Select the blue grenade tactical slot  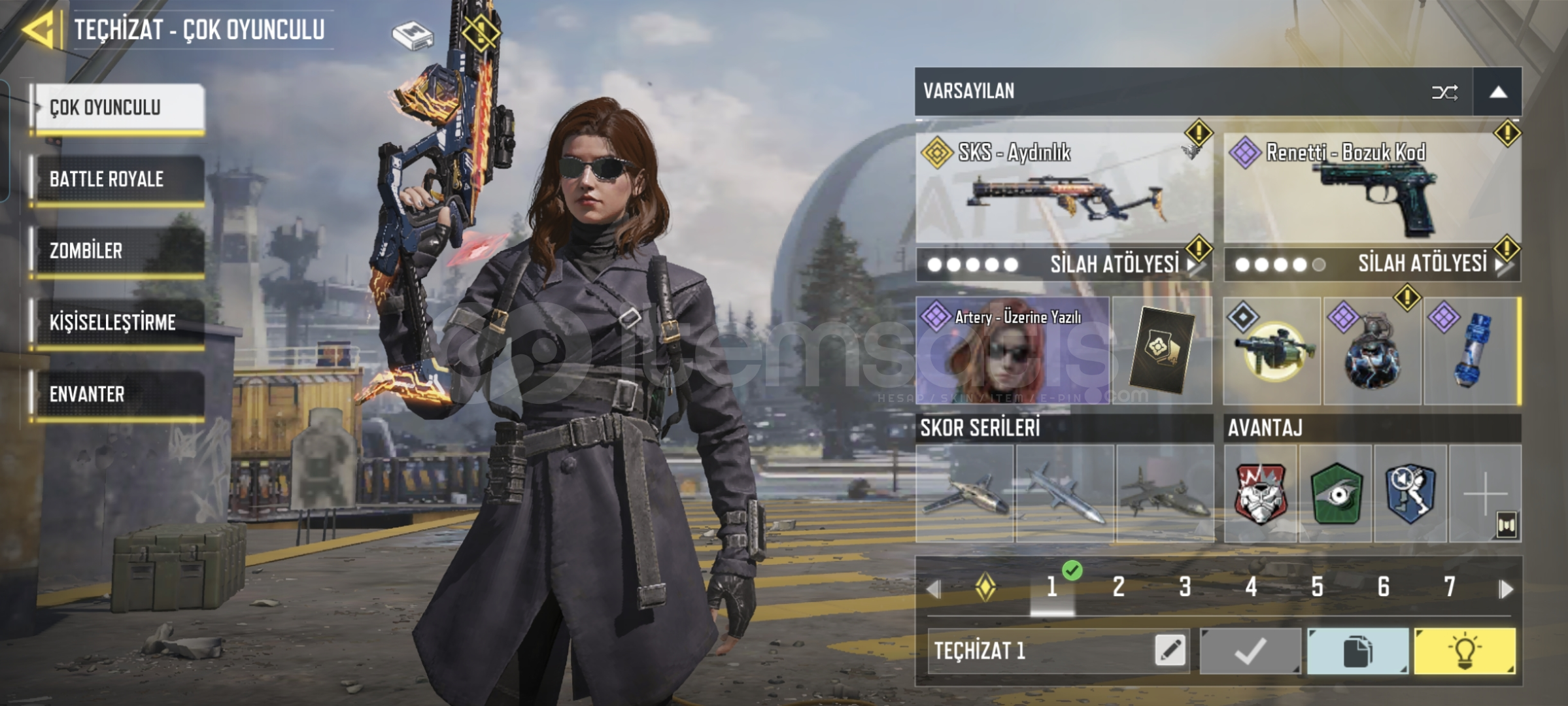pos(1471,351)
